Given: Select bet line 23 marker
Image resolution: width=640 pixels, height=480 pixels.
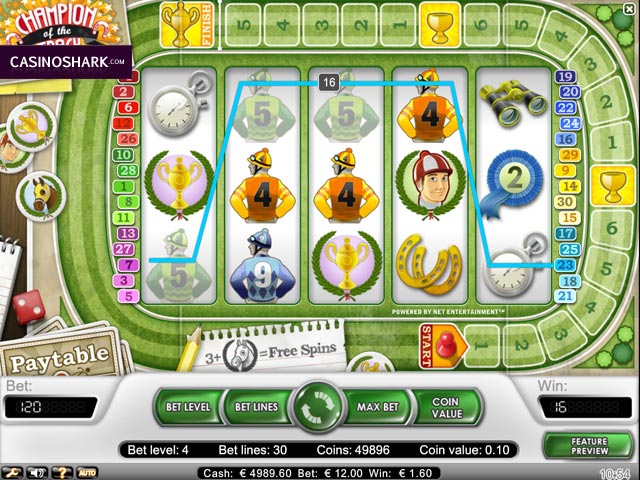Looking at the screenshot, I should pyautogui.click(x=566, y=265).
